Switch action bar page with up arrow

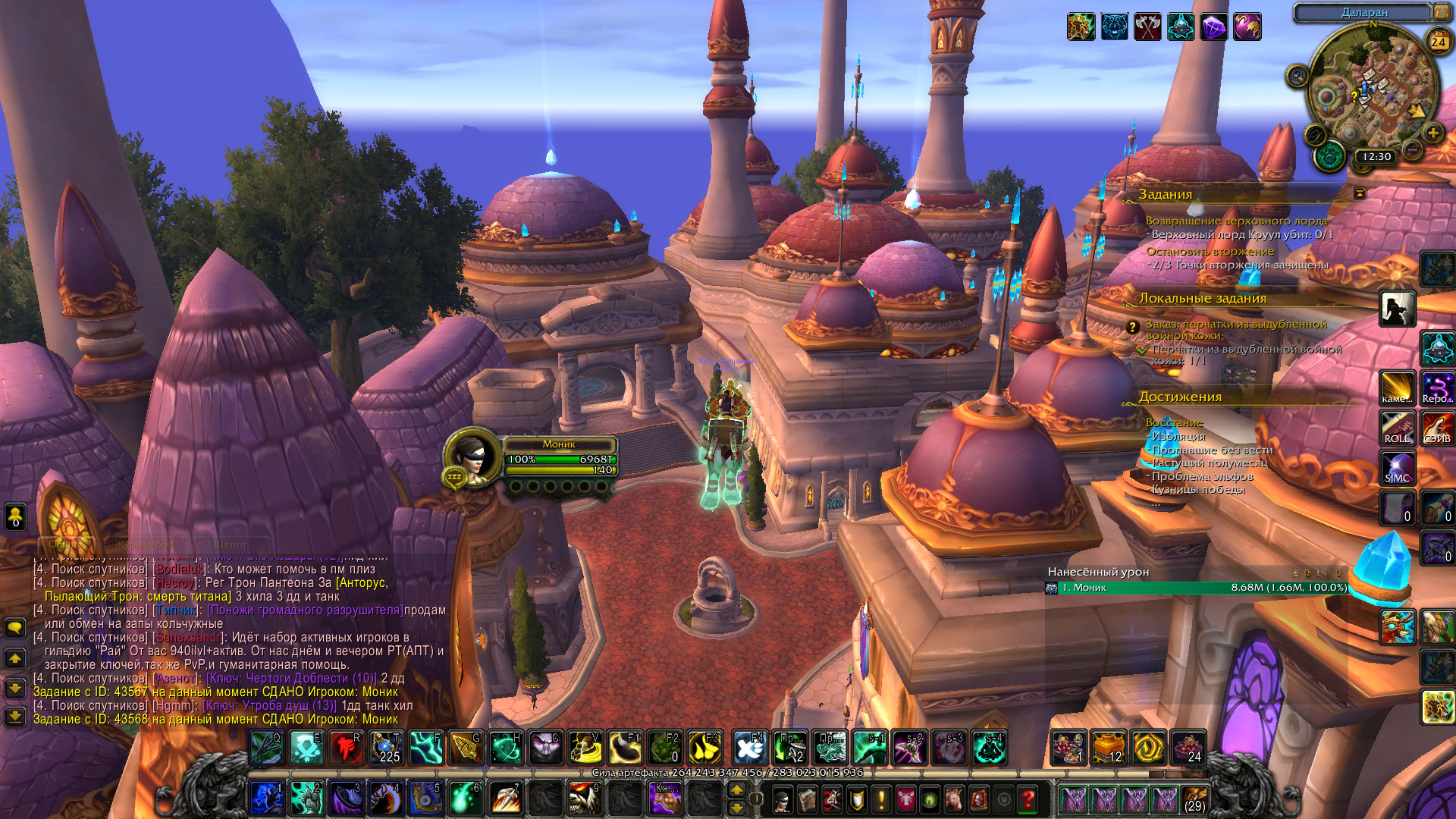click(x=736, y=790)
